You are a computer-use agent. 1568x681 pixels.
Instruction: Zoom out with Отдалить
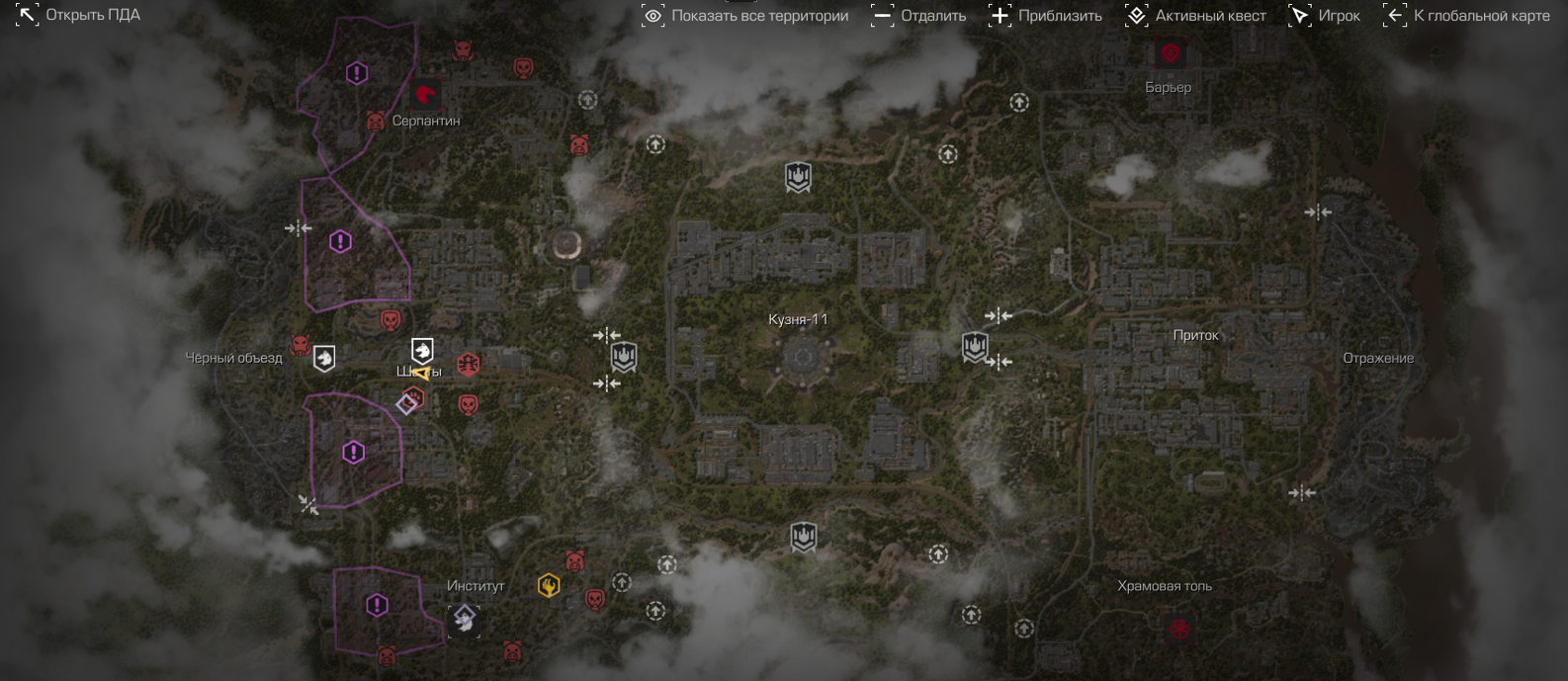[918, 16]
